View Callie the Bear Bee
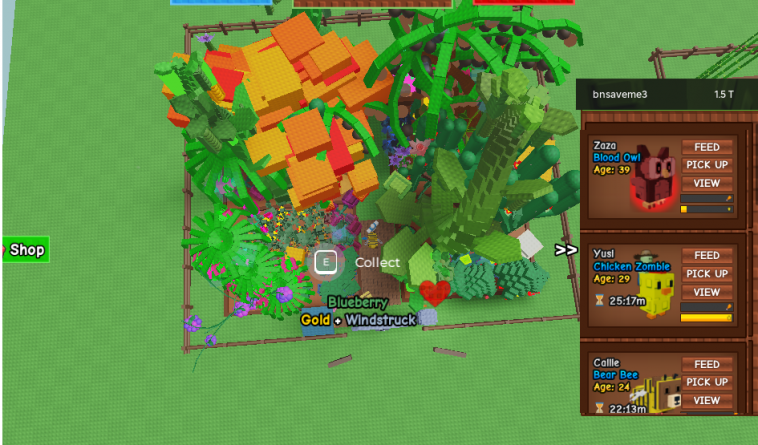 click(x=706, y=400)
